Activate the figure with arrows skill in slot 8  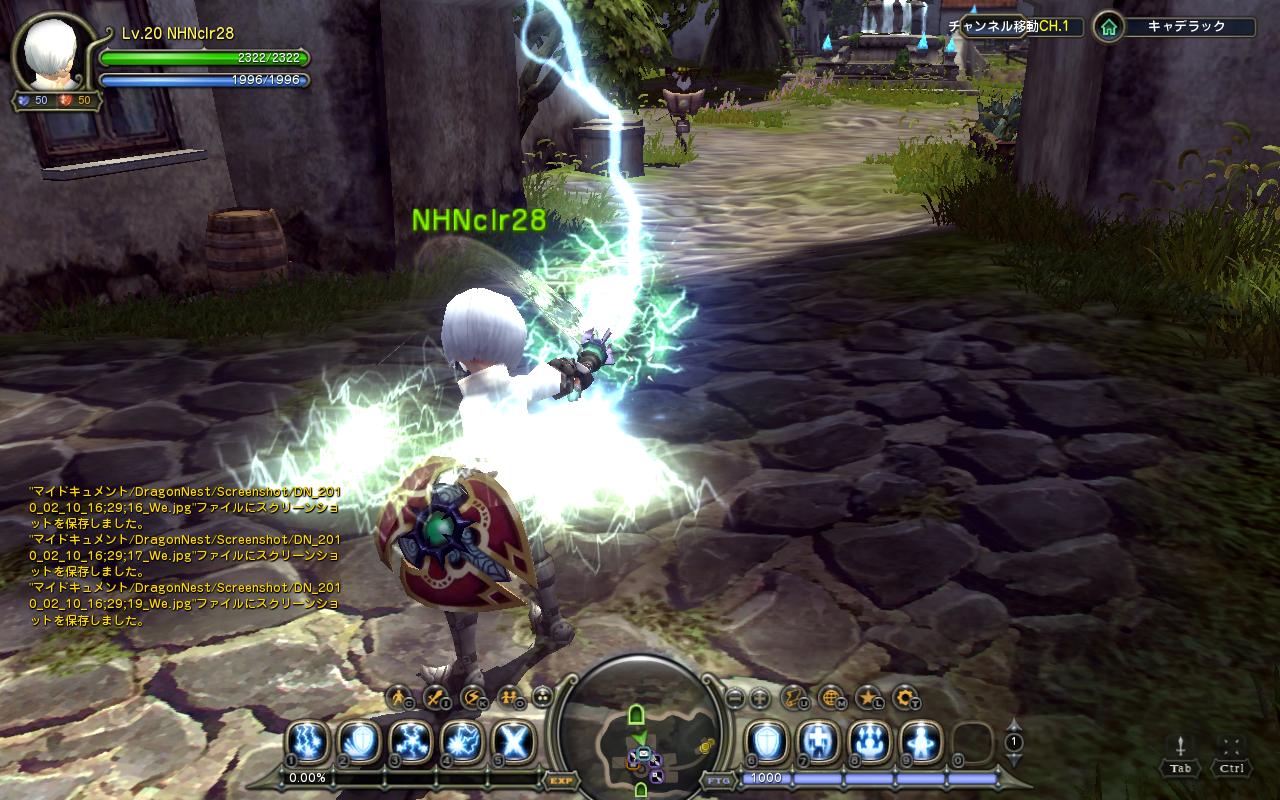[869, 742]
